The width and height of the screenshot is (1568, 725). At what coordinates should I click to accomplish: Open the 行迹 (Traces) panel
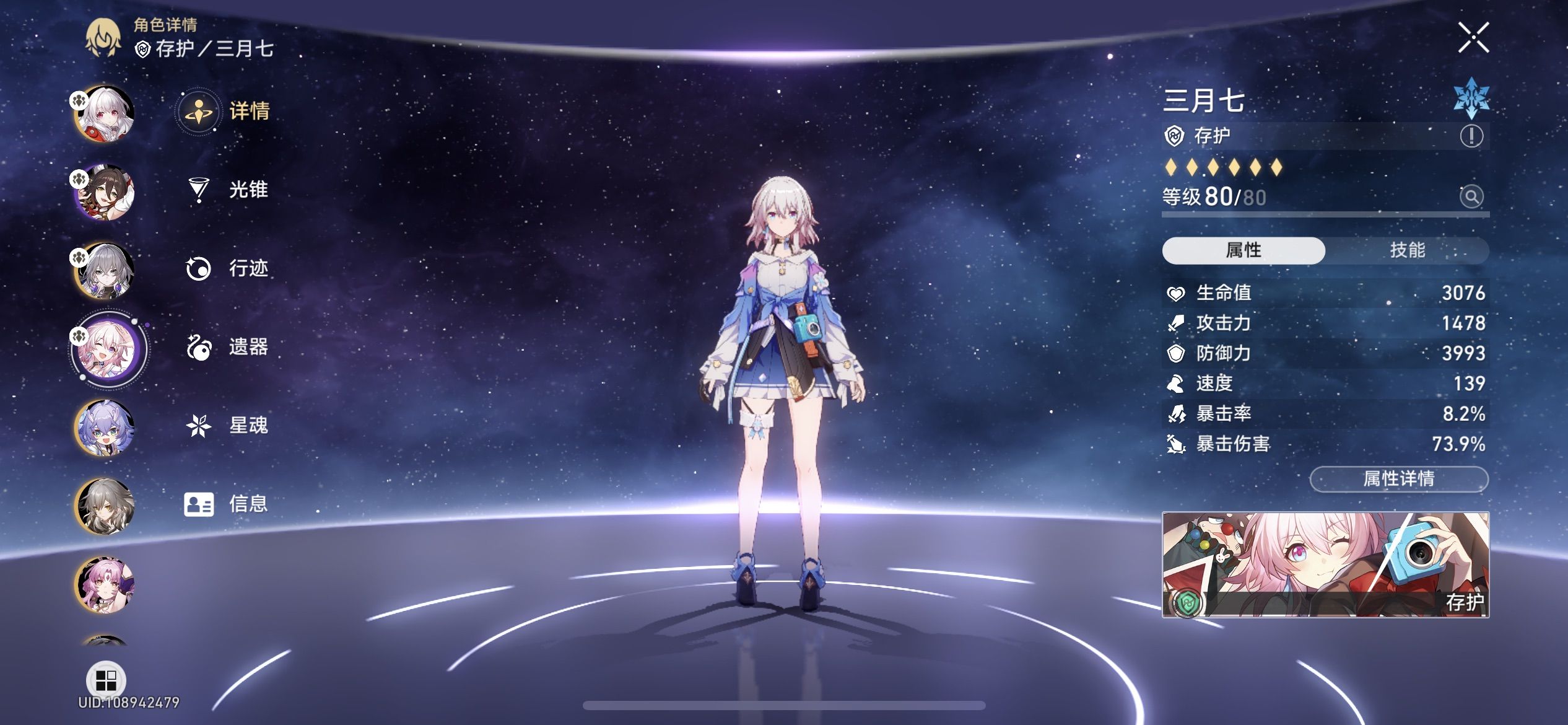(x=248, y=269)
